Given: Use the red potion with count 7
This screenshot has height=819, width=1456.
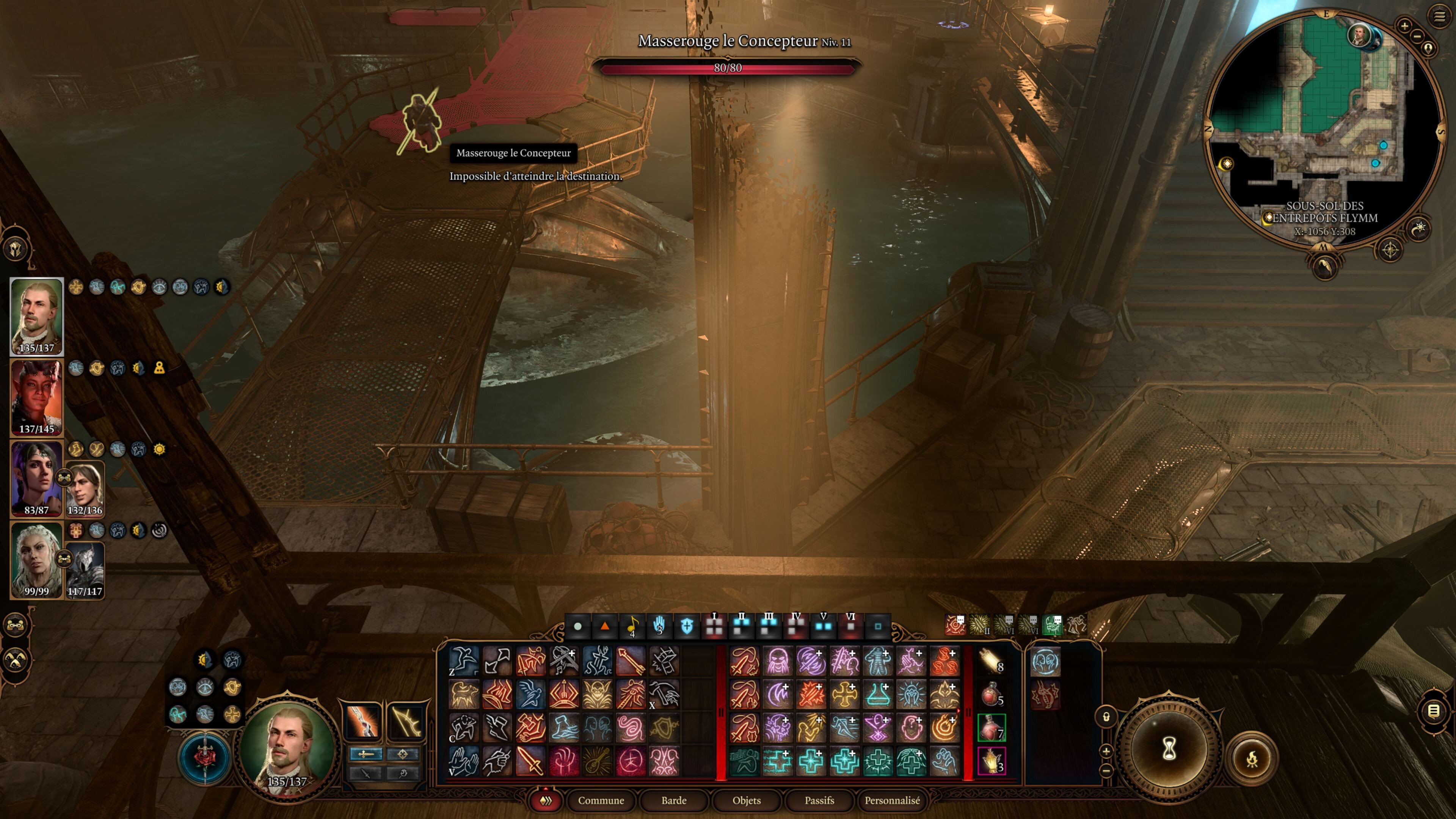Looking at the screenshot, I should [992, 728].
